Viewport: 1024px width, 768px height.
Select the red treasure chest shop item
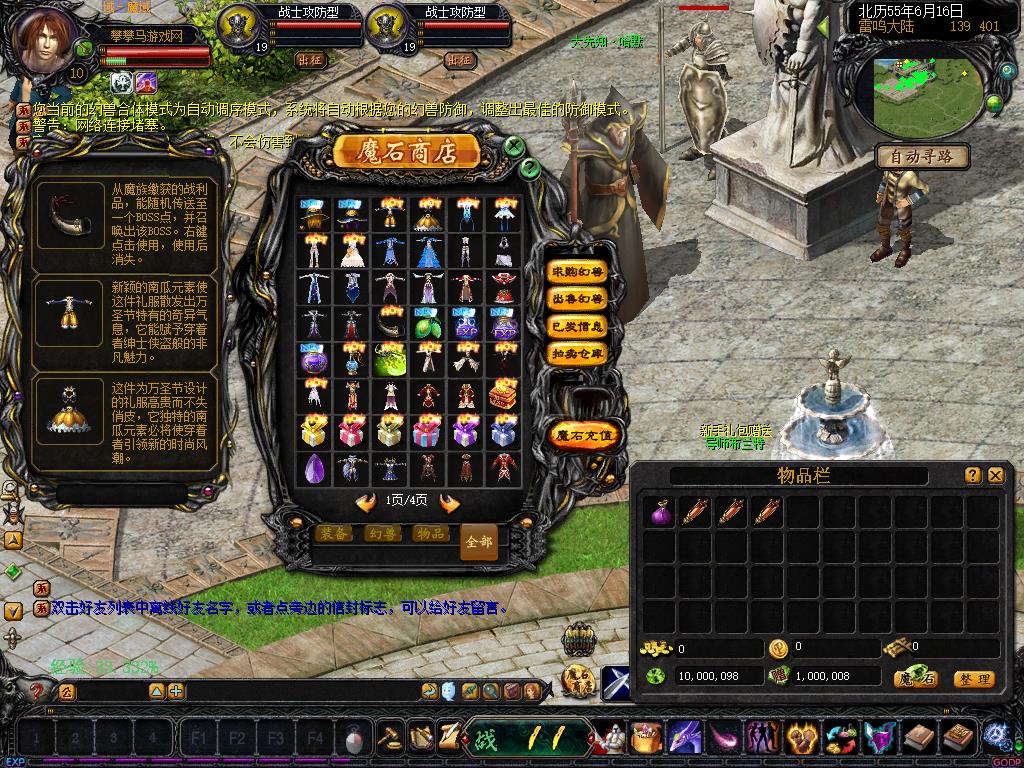point(502,395)
